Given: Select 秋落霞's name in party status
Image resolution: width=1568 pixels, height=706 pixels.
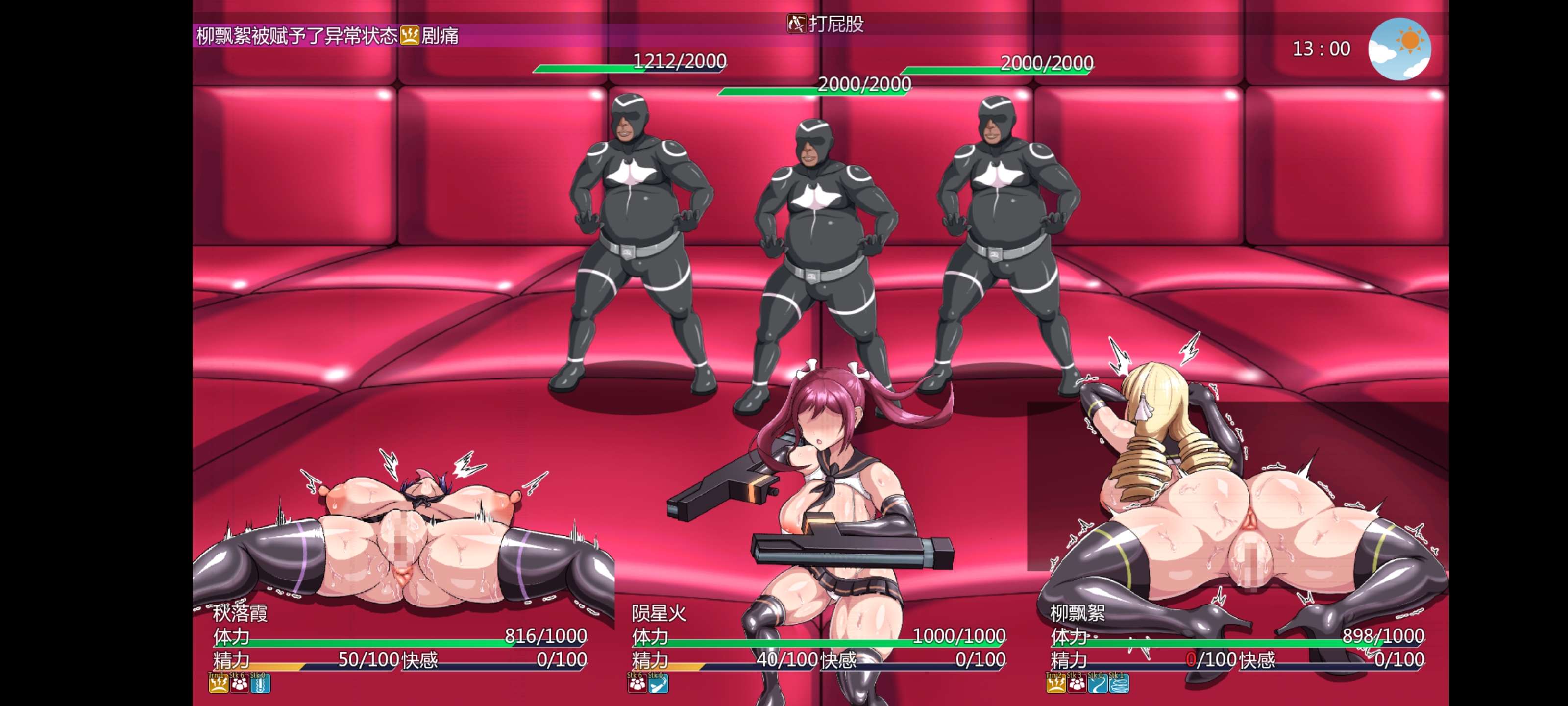Looking at the screenshot, I should tap(241, 613).
